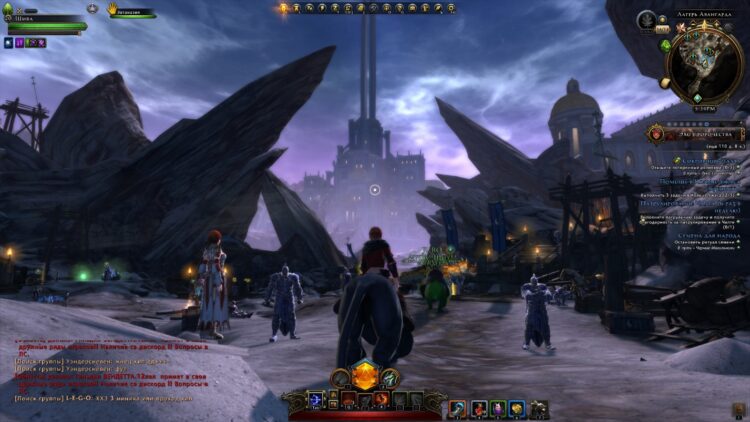Select the mount slot at hotbar's end

coord(538,408)
